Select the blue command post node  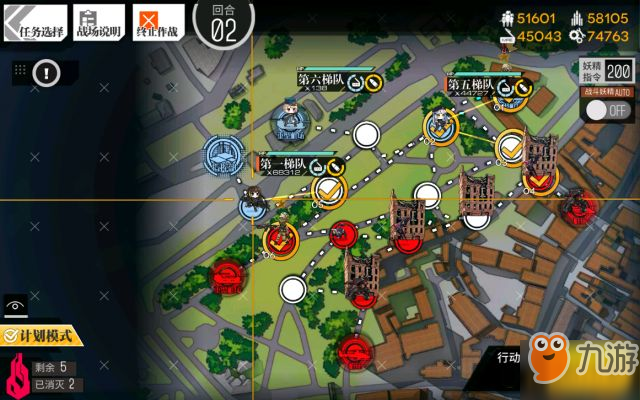[224, 155]
